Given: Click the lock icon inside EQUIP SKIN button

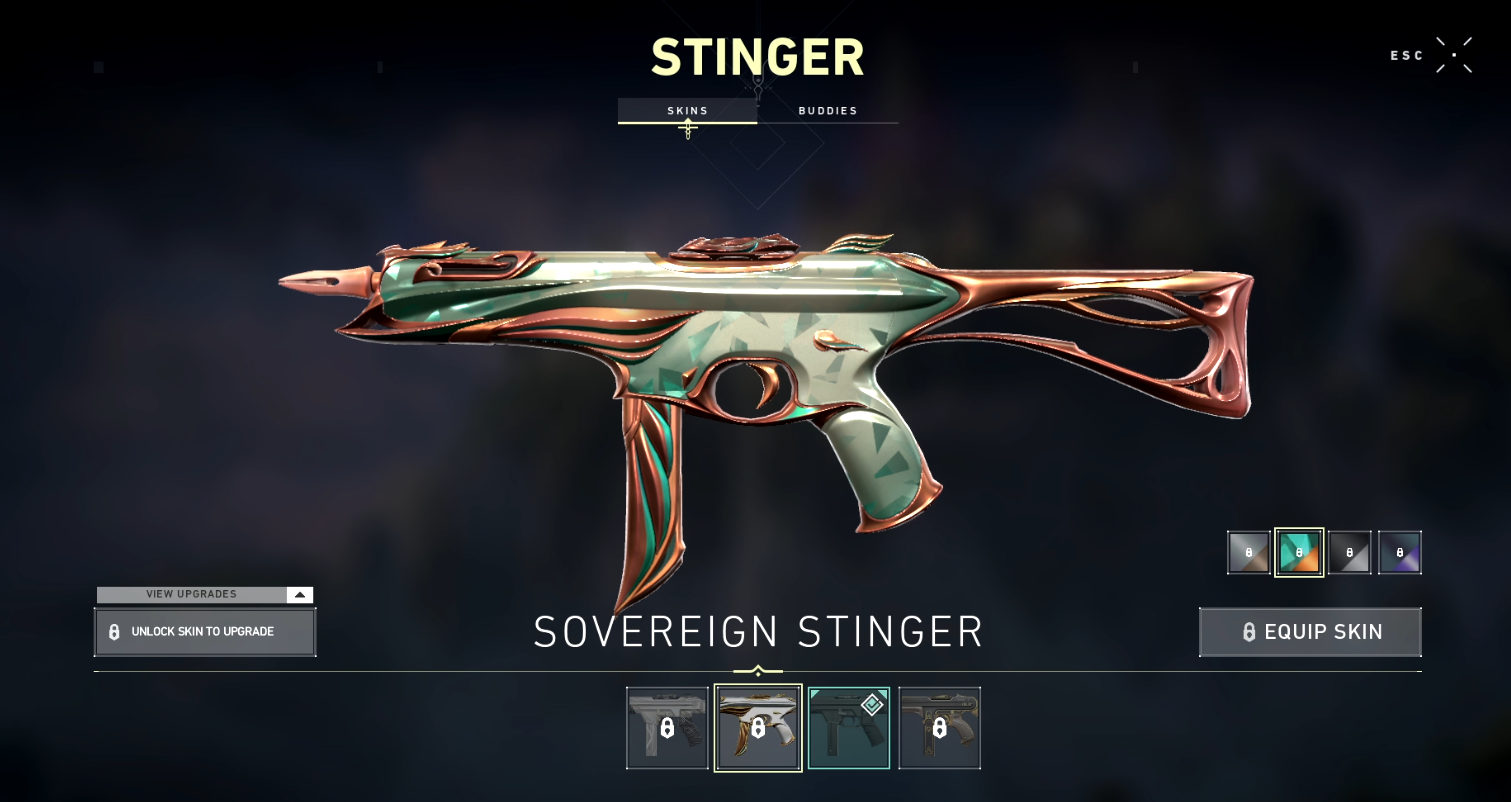Looking at the screenshot, I should click(1248, 632).
